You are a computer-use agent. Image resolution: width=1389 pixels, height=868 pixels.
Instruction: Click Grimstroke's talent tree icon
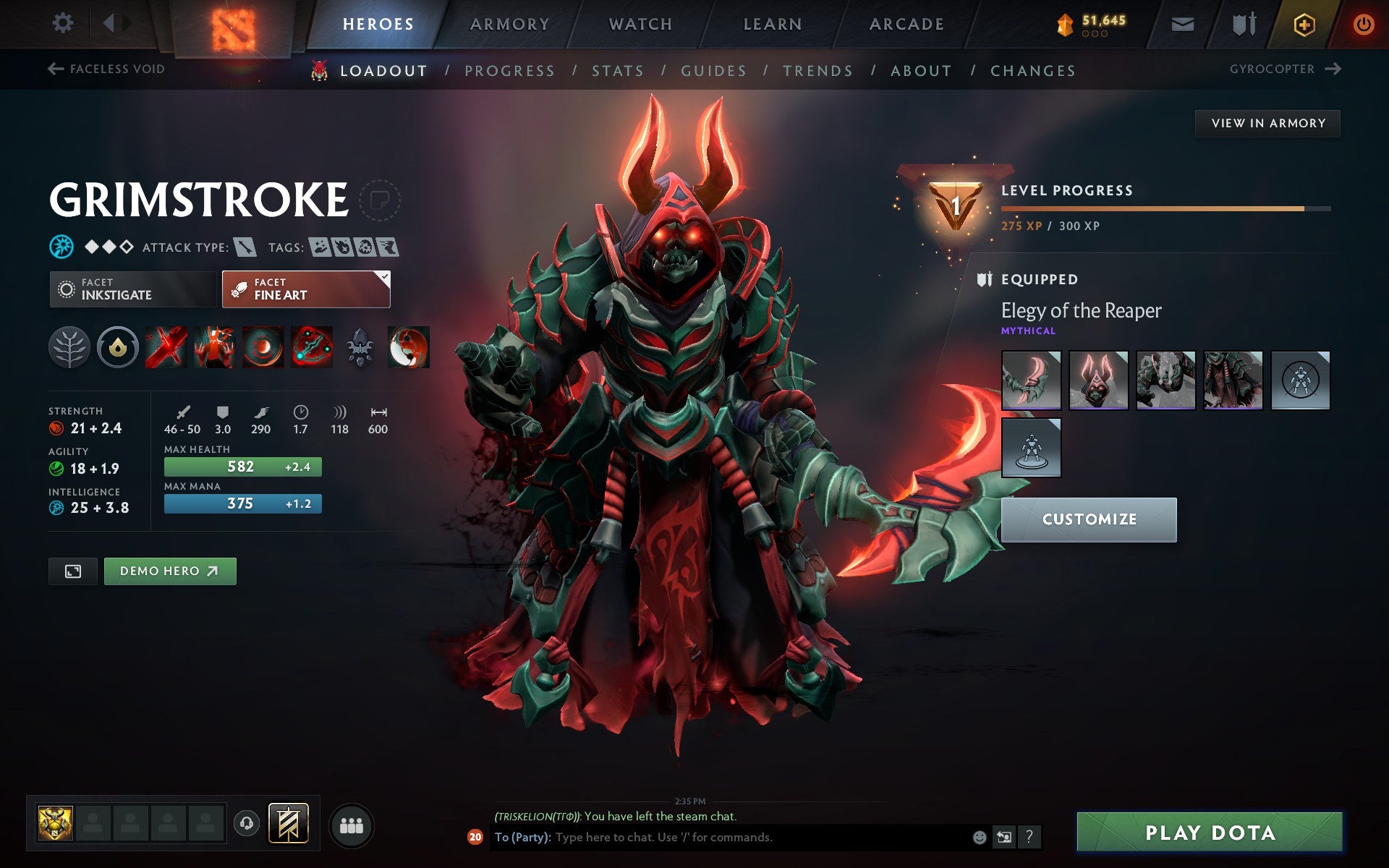pyautogui.click(x=70, y=347)
